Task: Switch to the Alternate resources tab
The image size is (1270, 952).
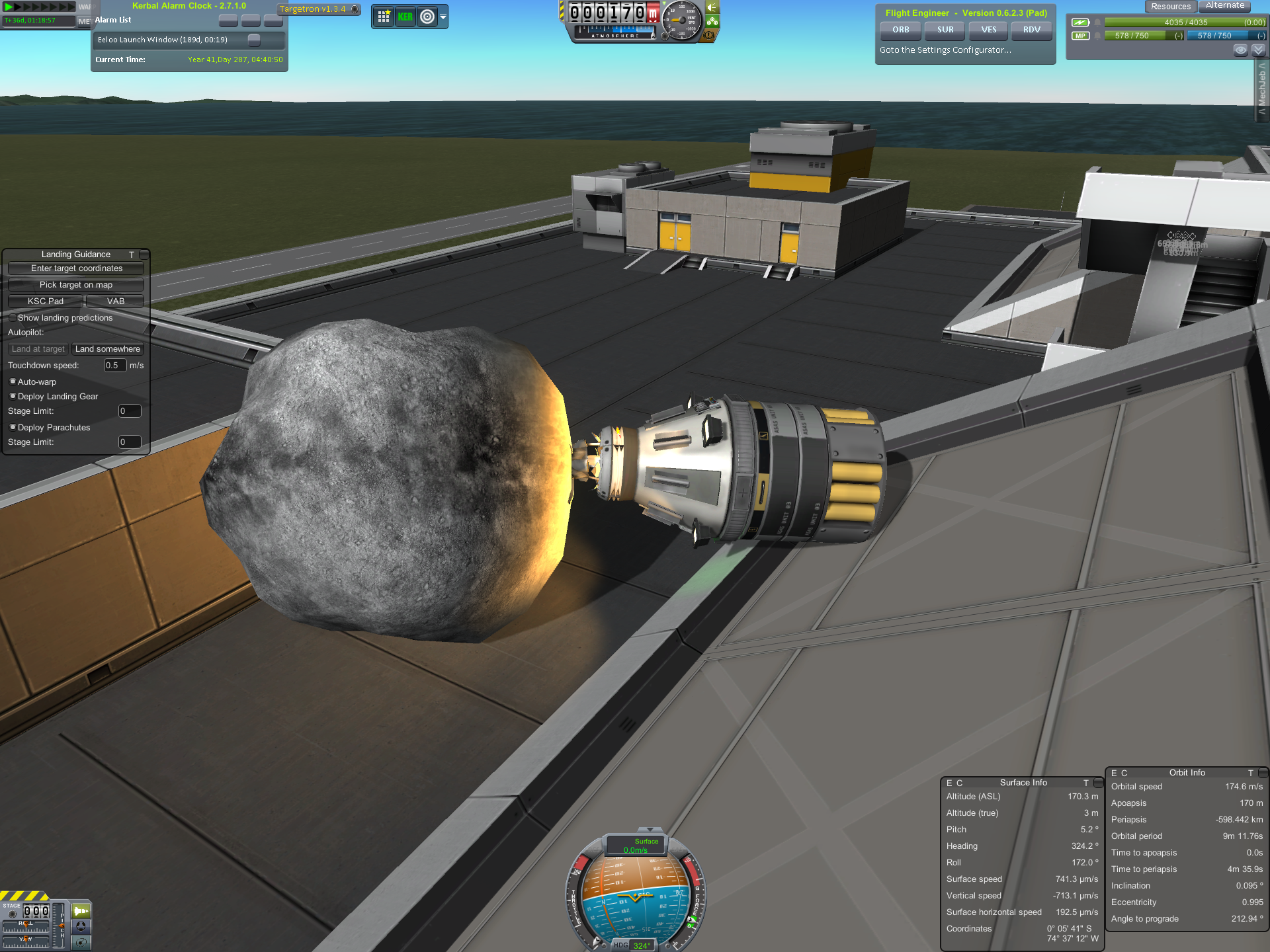Action: pos(1224,6)
